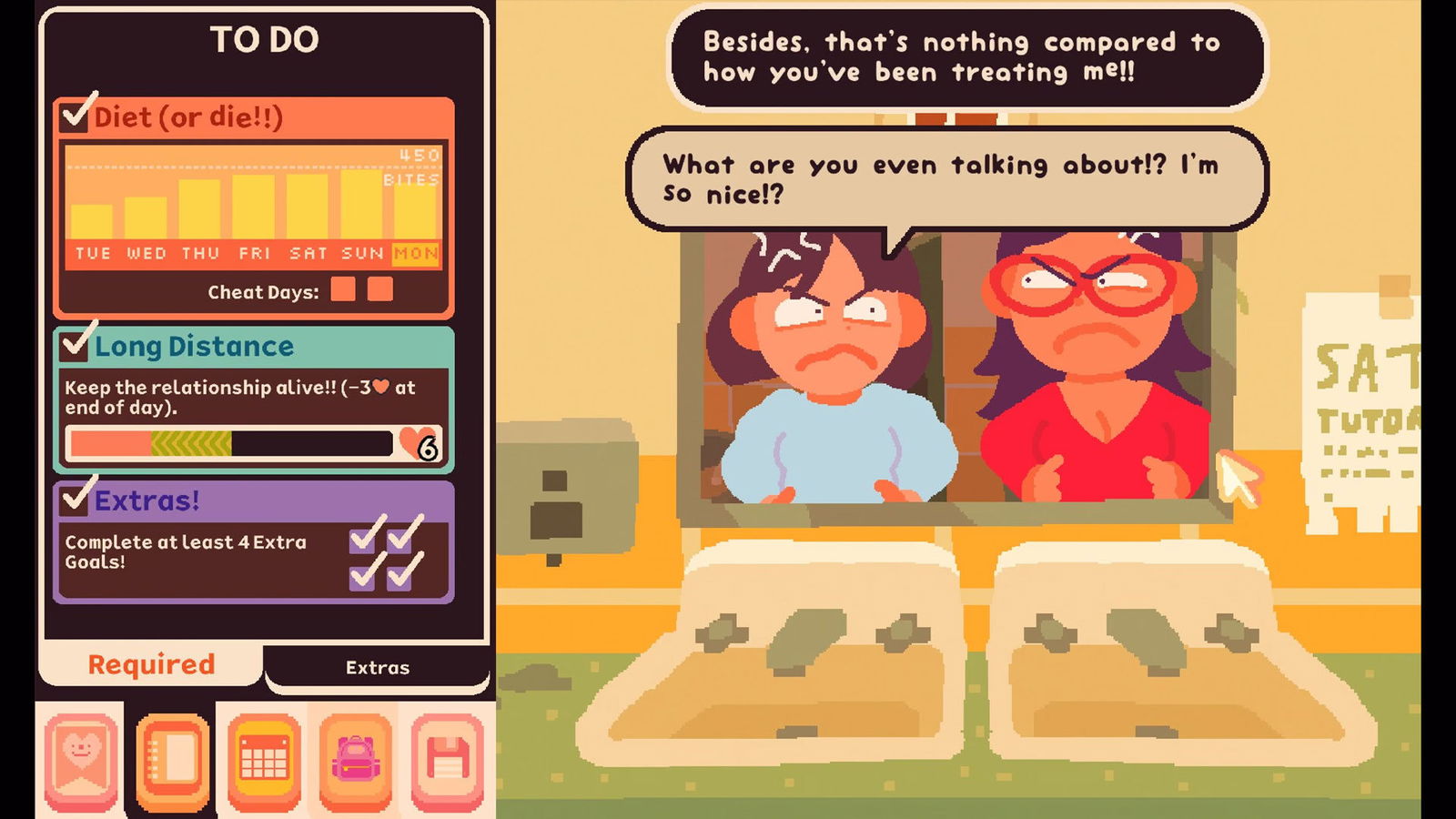This screenshot has height=819, width=1456.
Task: Select the Required tab
Action: pos(151,665)
